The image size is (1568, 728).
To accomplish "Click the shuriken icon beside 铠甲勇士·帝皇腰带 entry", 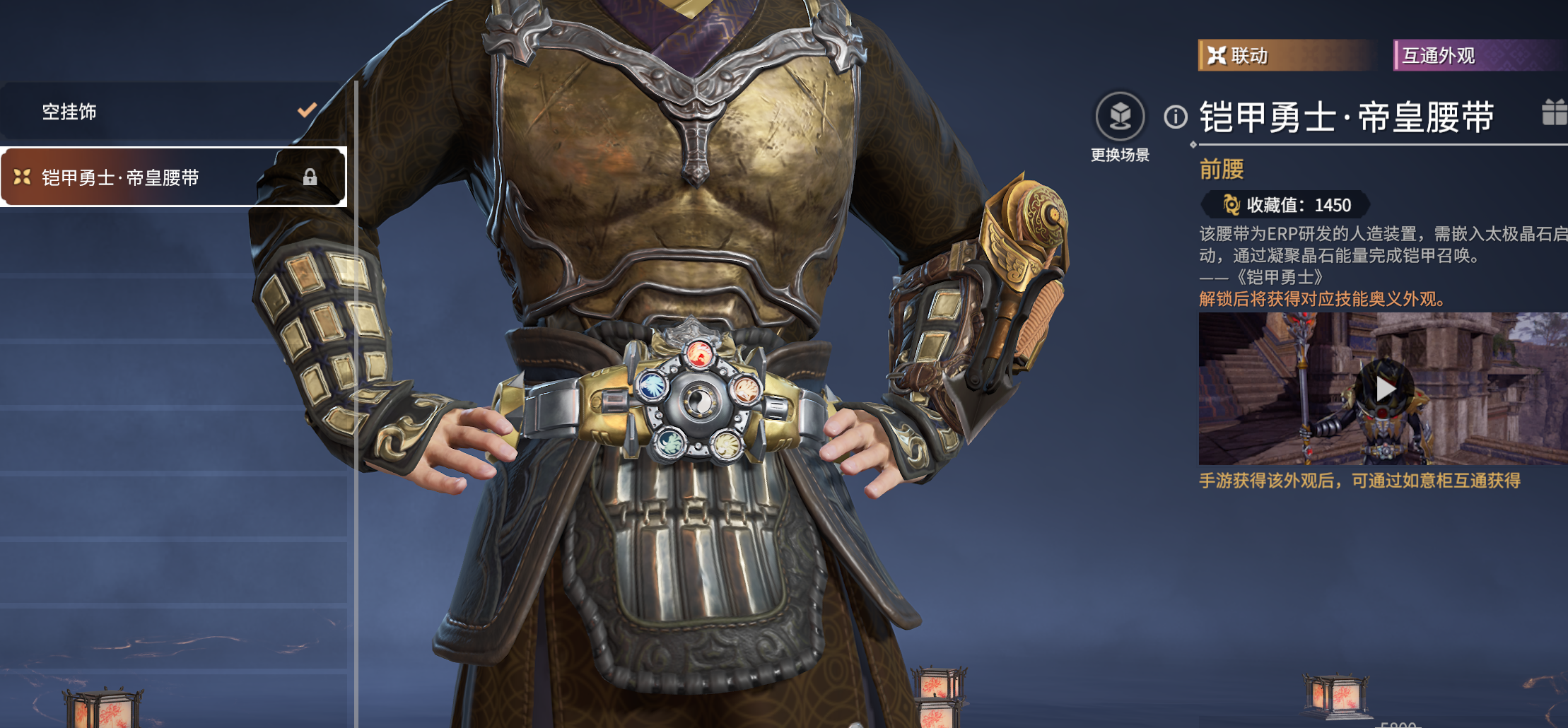I will pos(23,177).
